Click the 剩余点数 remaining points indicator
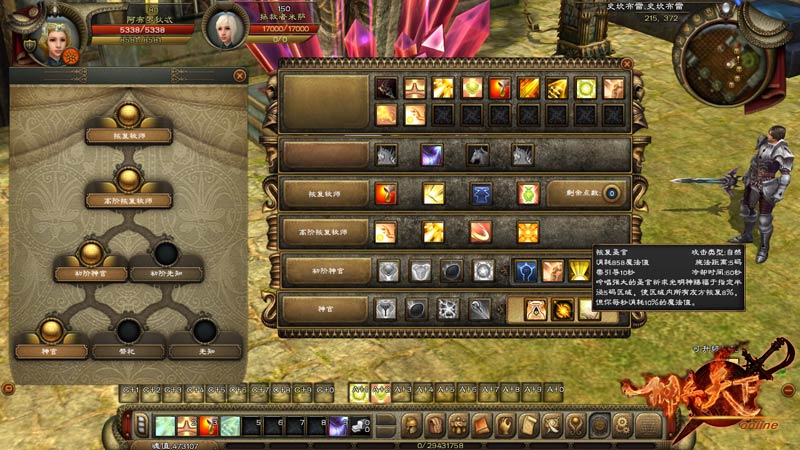 point(610,194)
